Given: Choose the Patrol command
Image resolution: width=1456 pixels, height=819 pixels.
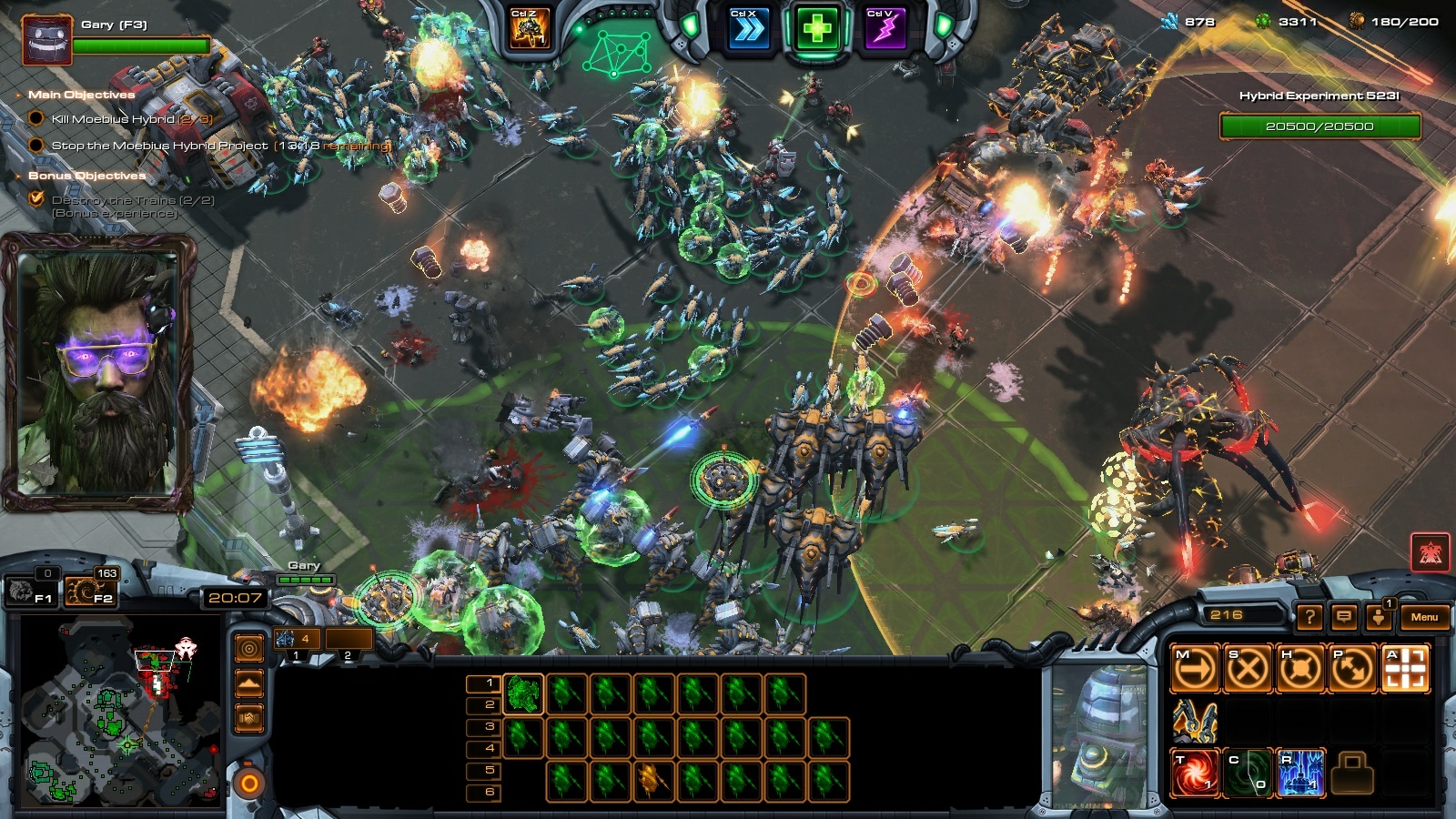Looking at the screenshot, I should pos(1352,670).
